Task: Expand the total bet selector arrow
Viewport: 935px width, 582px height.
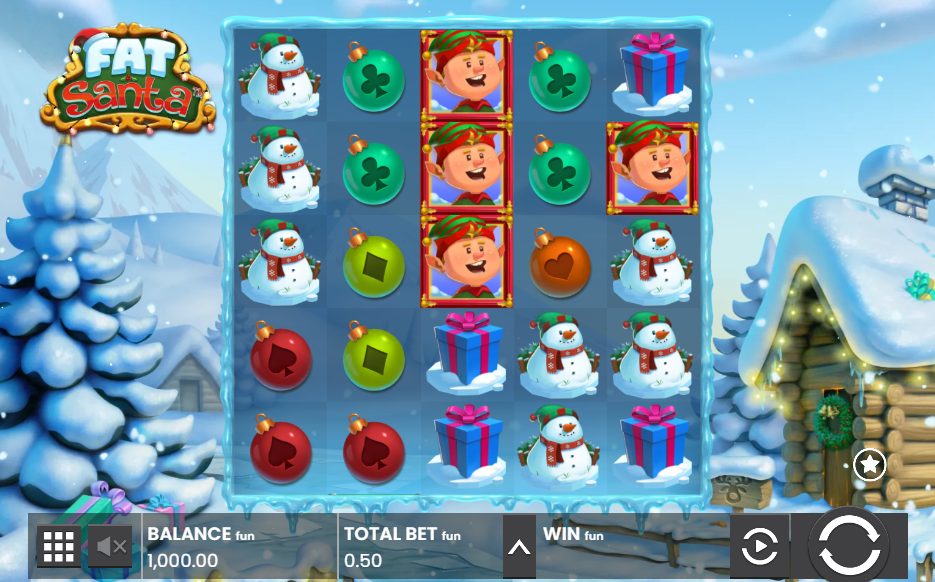Action: click(518, 546)
